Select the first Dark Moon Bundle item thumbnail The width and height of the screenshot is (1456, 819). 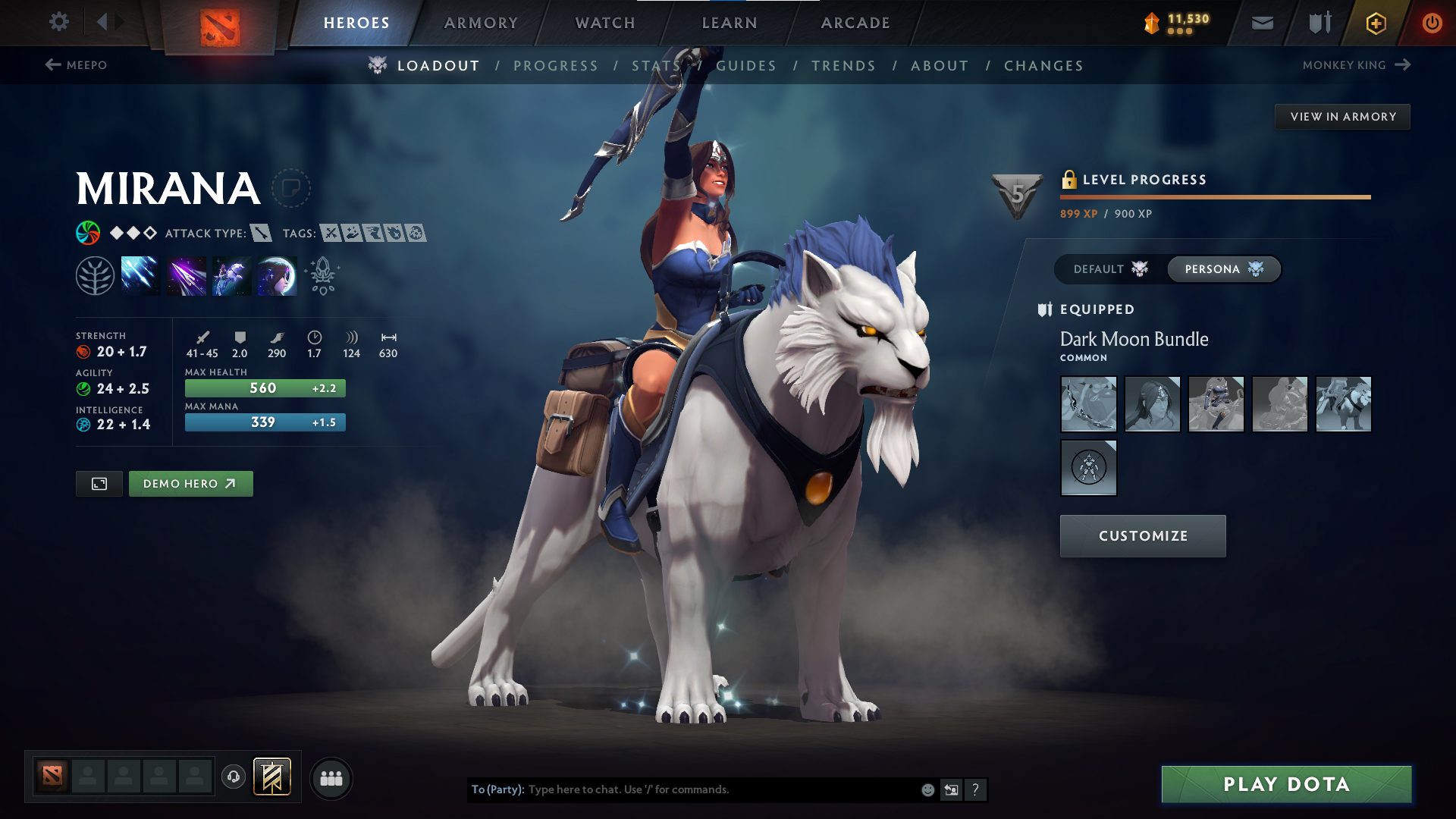tap(1088, 404)
